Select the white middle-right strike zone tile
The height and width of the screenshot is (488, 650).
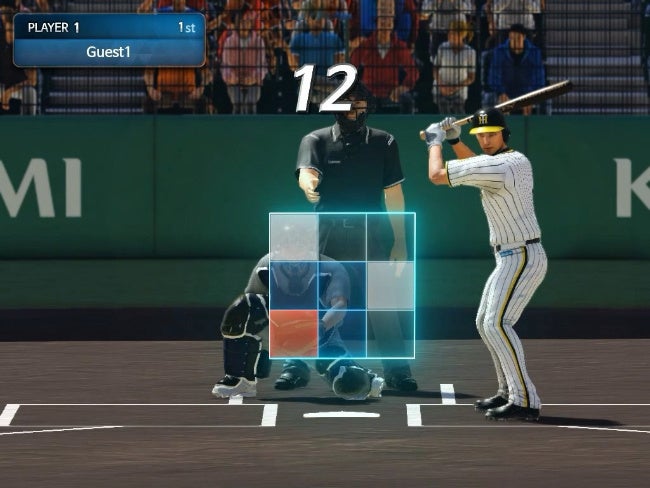[390, 285]
